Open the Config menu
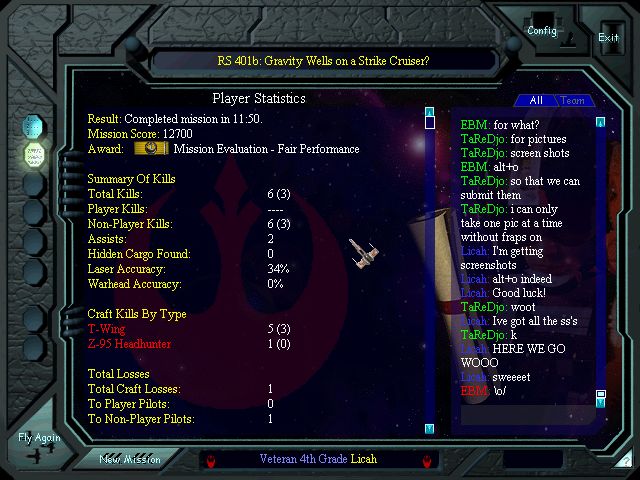Image resolution: width=640 pixels, height=480 pixels. pos(543,30)
